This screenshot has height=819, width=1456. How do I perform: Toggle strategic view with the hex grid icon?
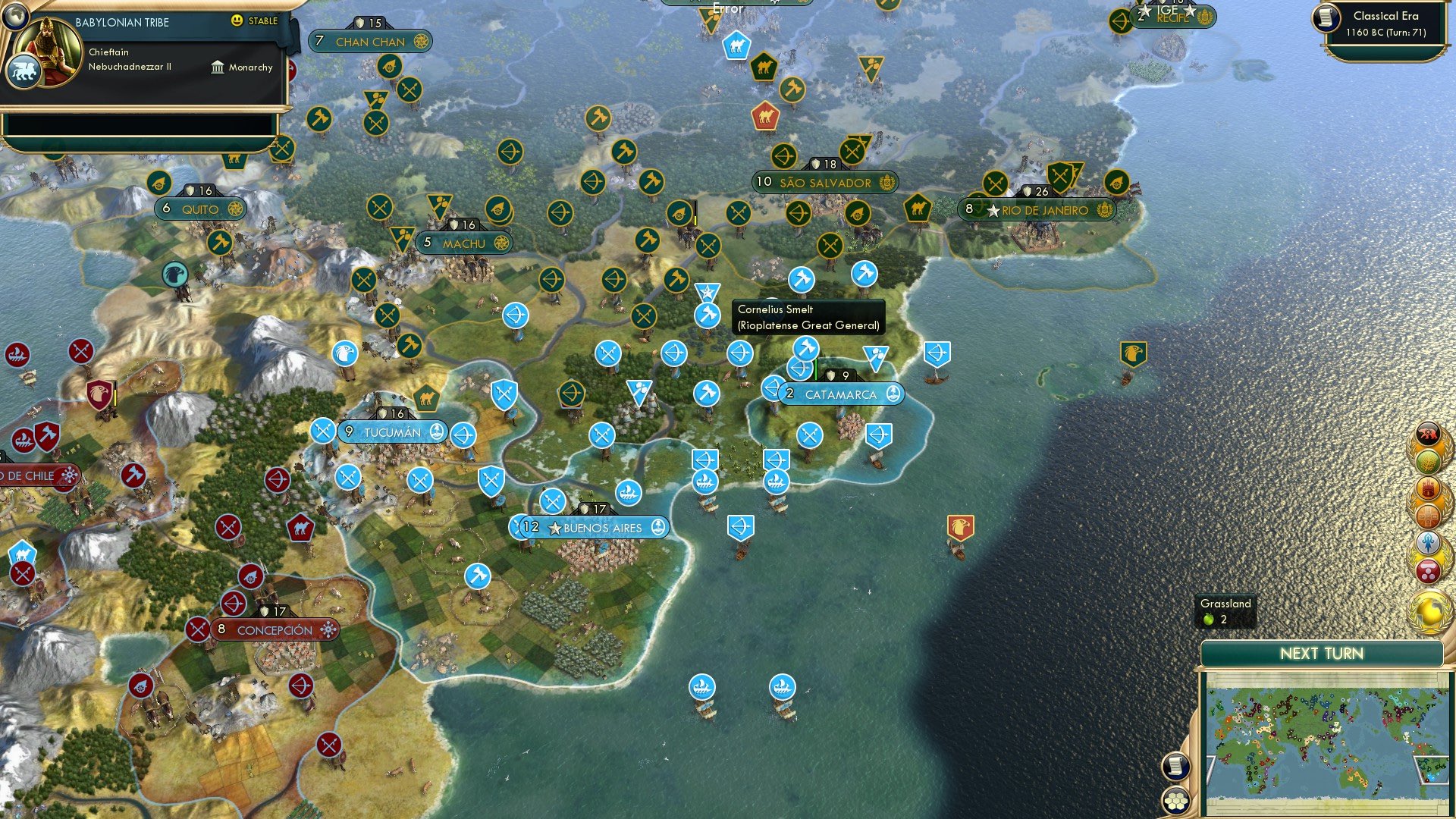click(x=1177, y=801)
